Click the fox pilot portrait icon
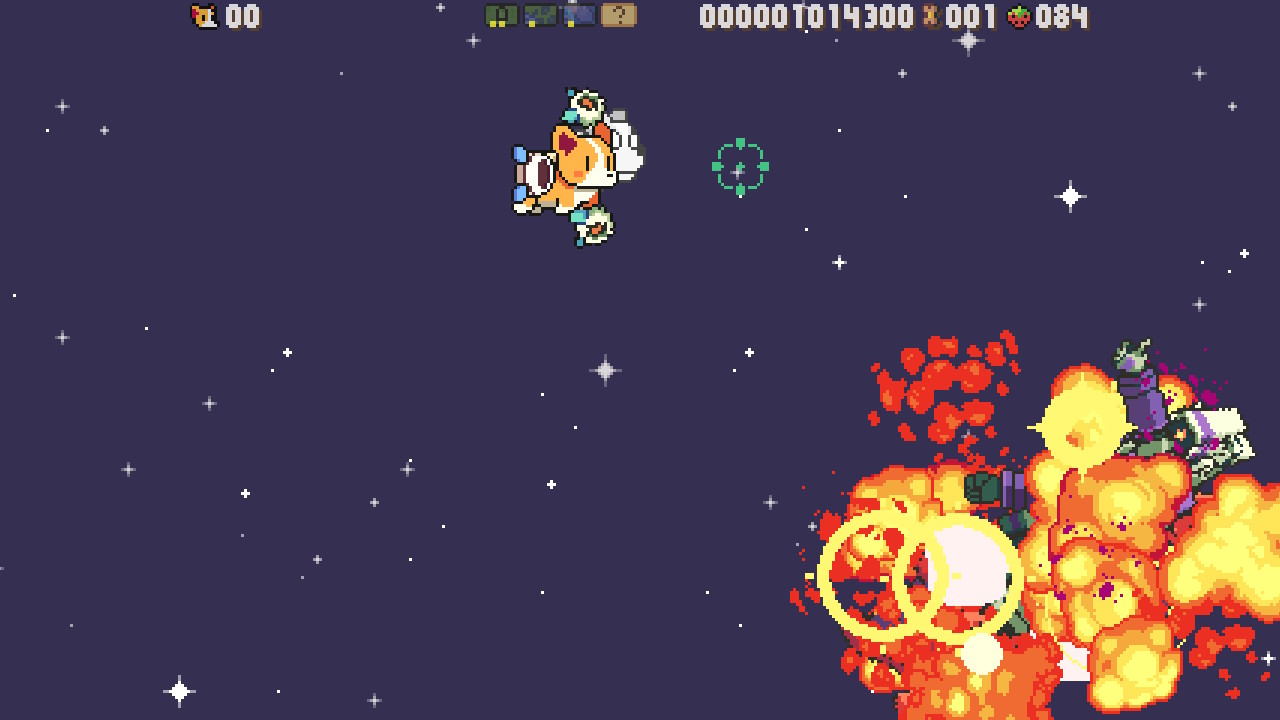 [204, 14]
